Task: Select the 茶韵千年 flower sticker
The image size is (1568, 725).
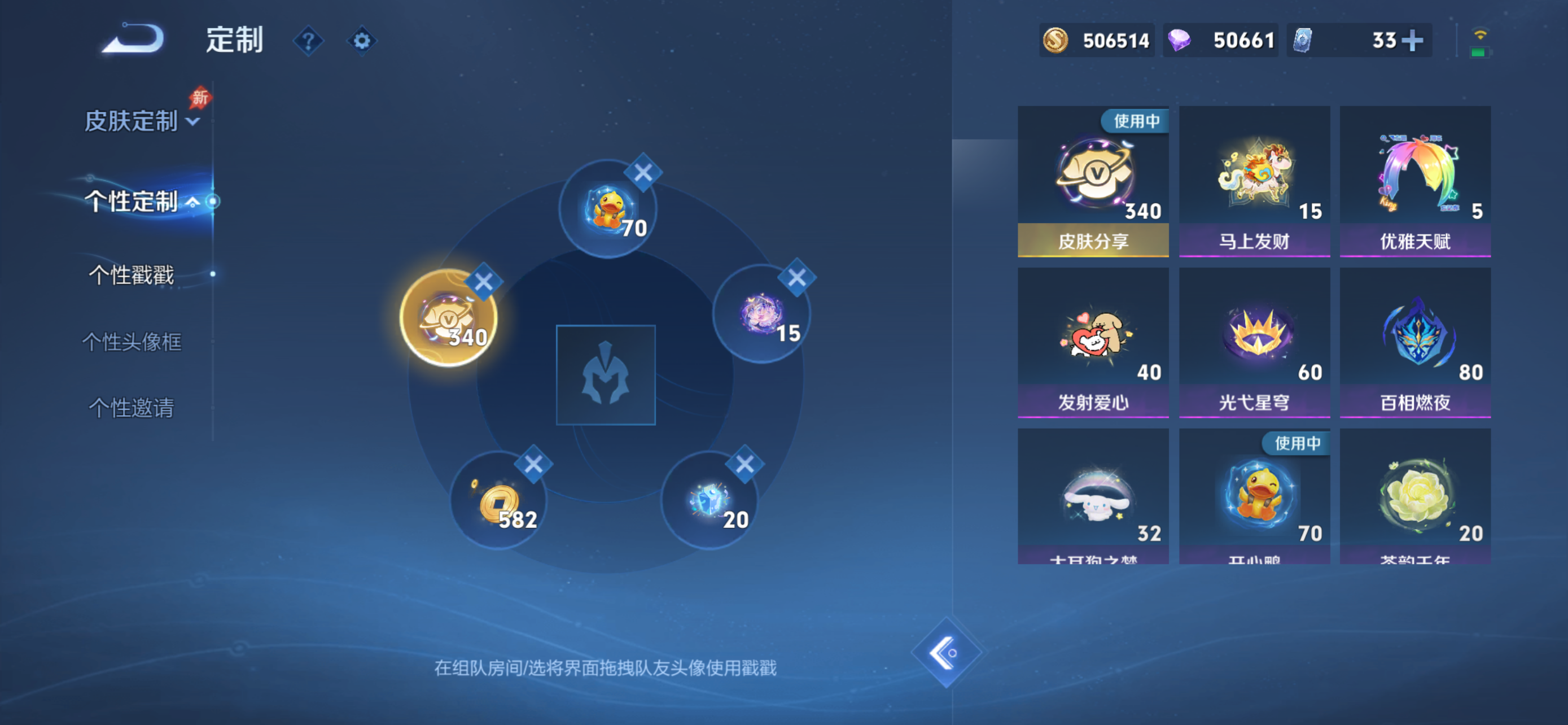Action: pyautogui.click(x=1415, y=496)
